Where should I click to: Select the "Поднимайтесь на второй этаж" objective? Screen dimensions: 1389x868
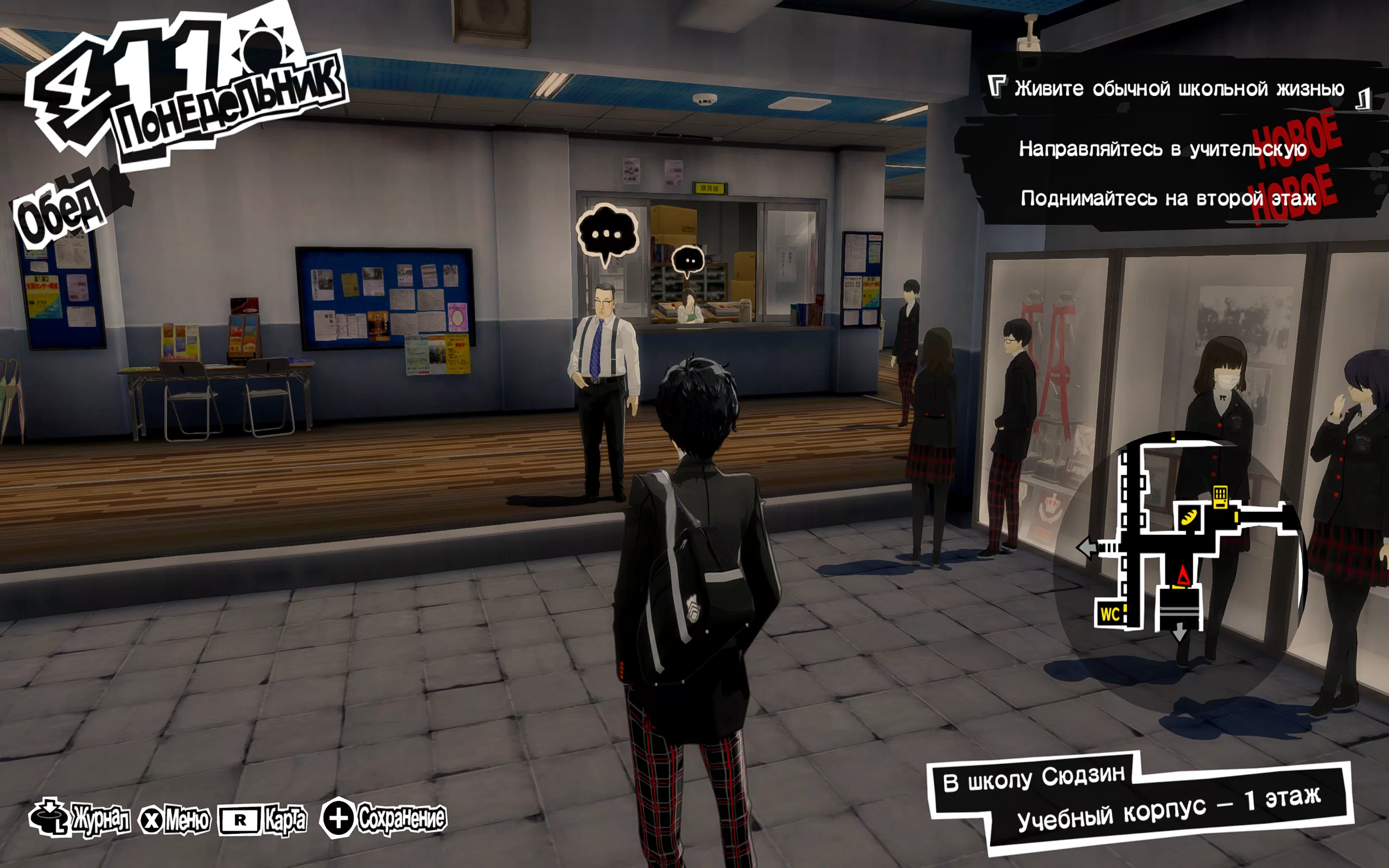(1168, 199)
